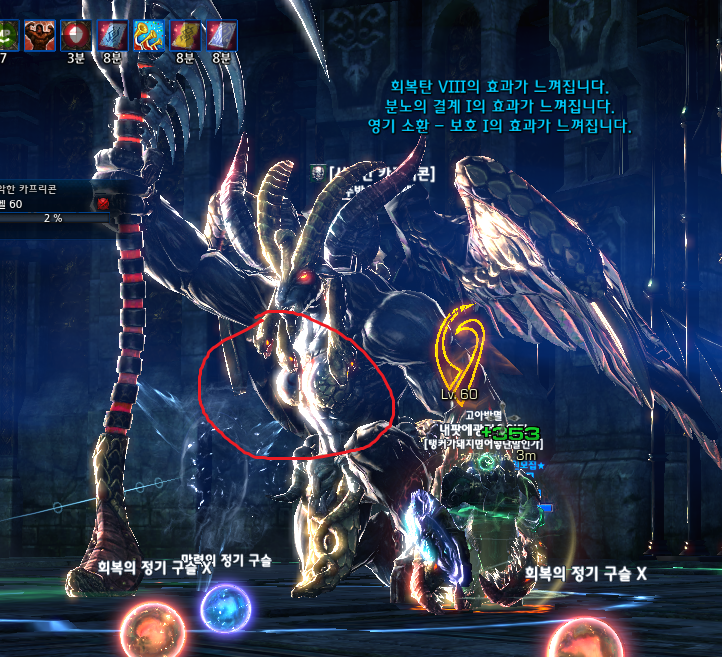
Task: Select the yellow scroll buff icon
Action: (185, 34)
